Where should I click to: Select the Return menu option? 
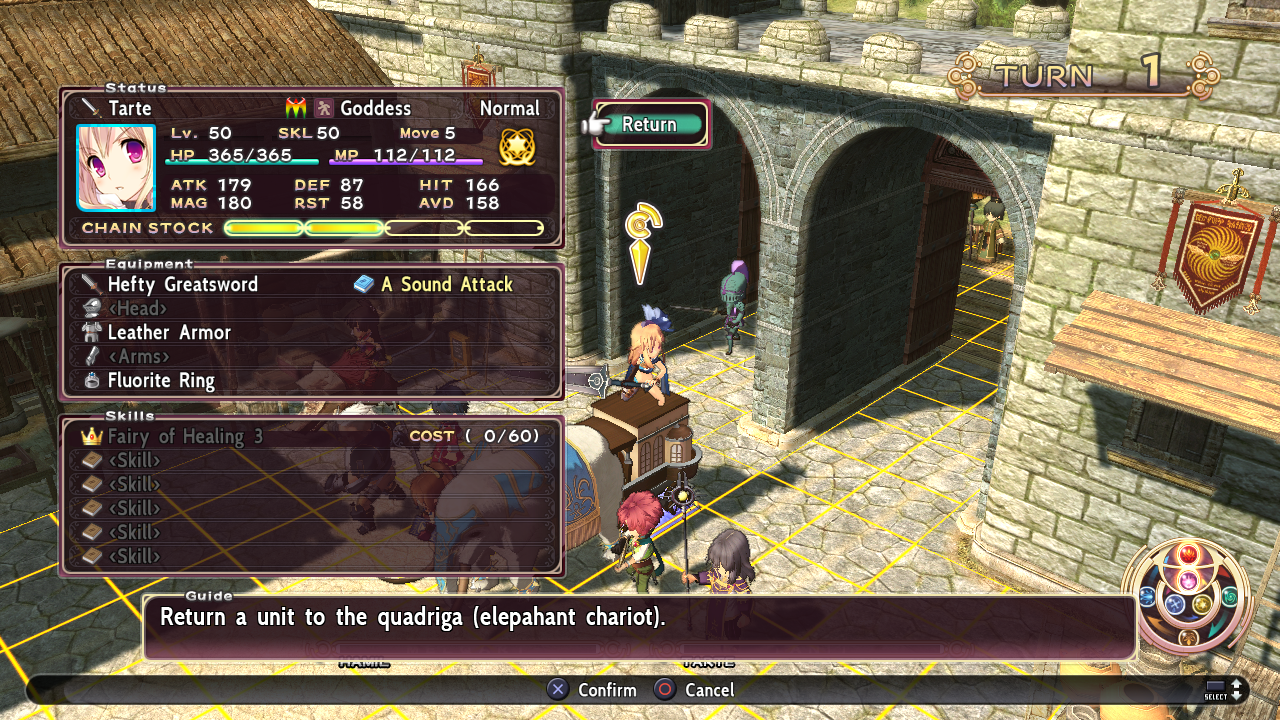(x=650, y=125)
